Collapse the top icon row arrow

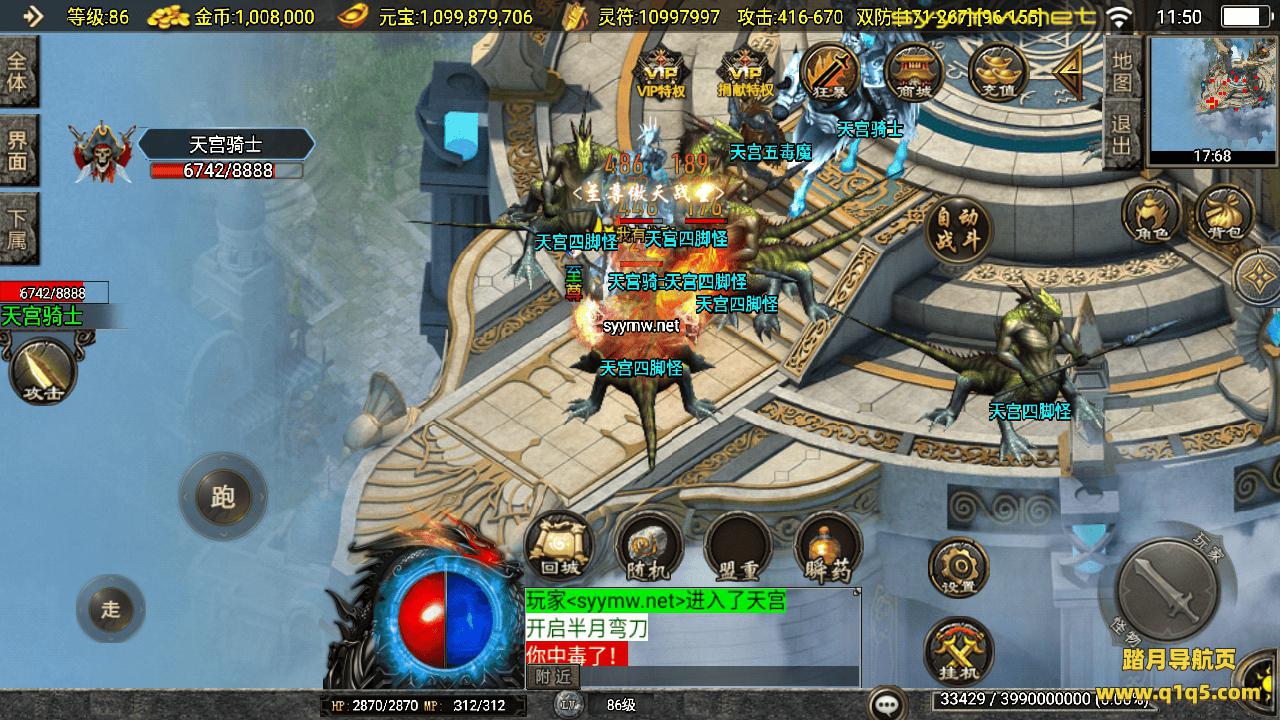click(1068, 71)
